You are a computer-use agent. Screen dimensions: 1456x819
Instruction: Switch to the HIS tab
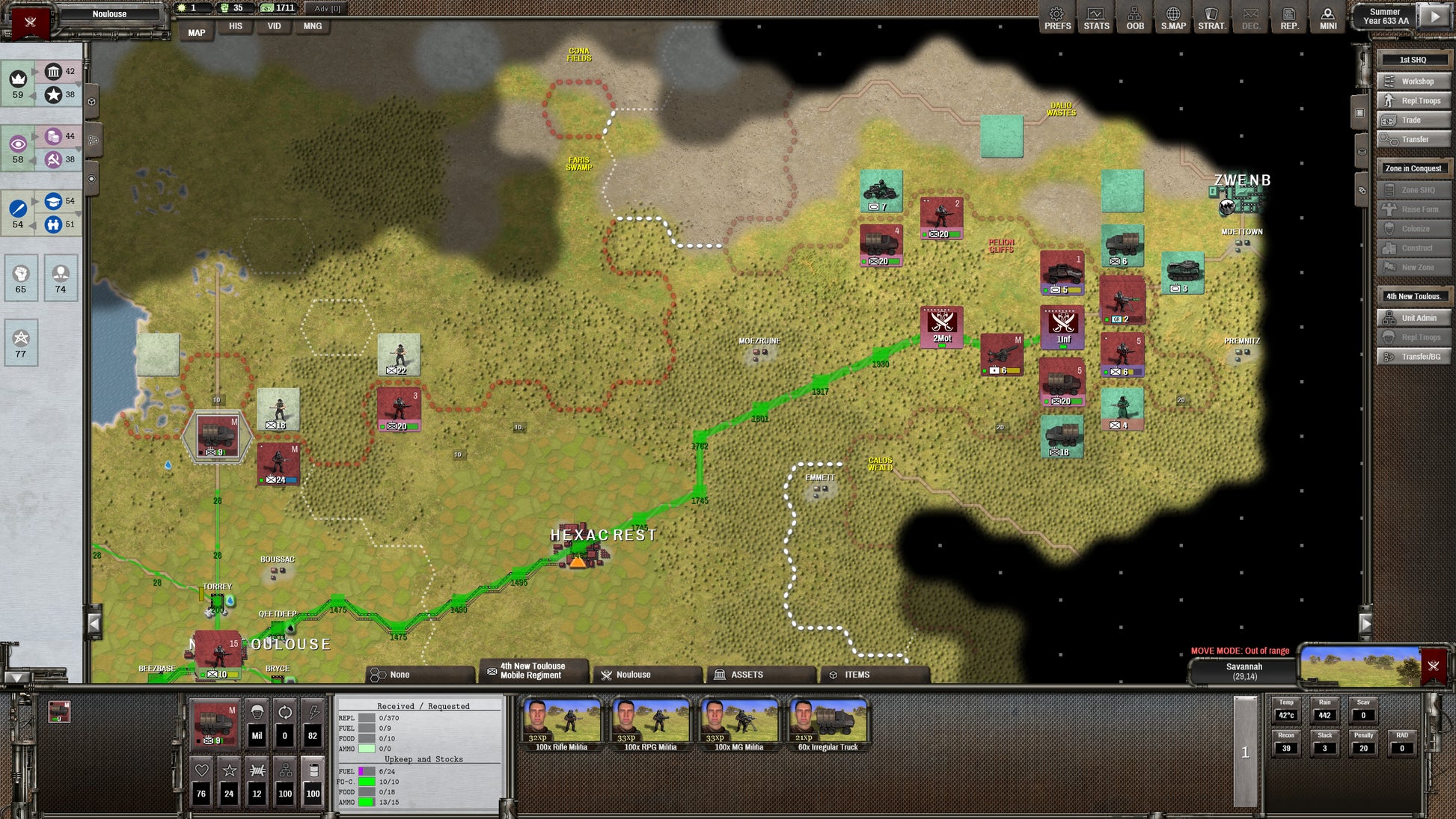point(236,26)
